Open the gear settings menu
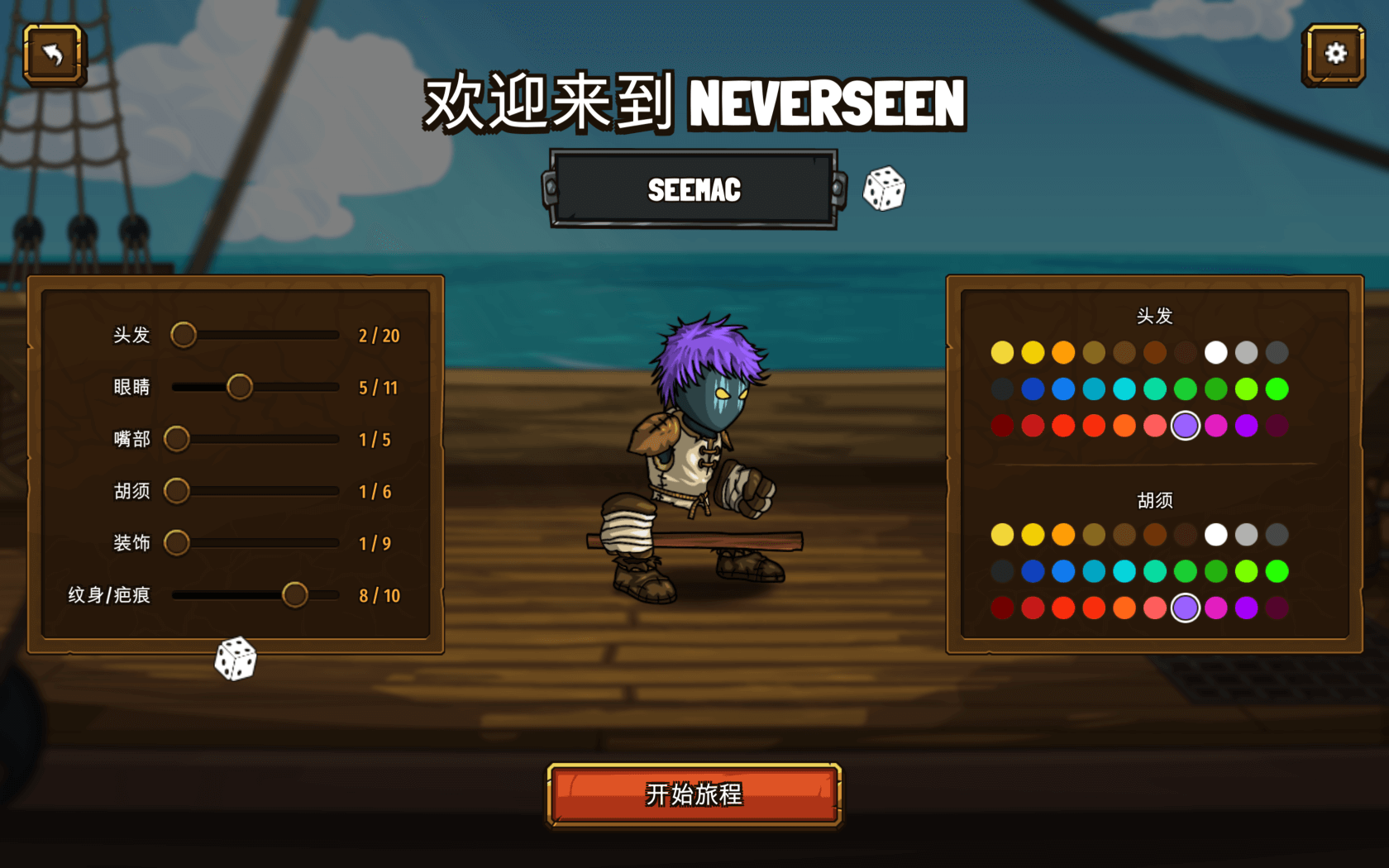This screenshot has width=1389, height=868. tap(1334, 55)
